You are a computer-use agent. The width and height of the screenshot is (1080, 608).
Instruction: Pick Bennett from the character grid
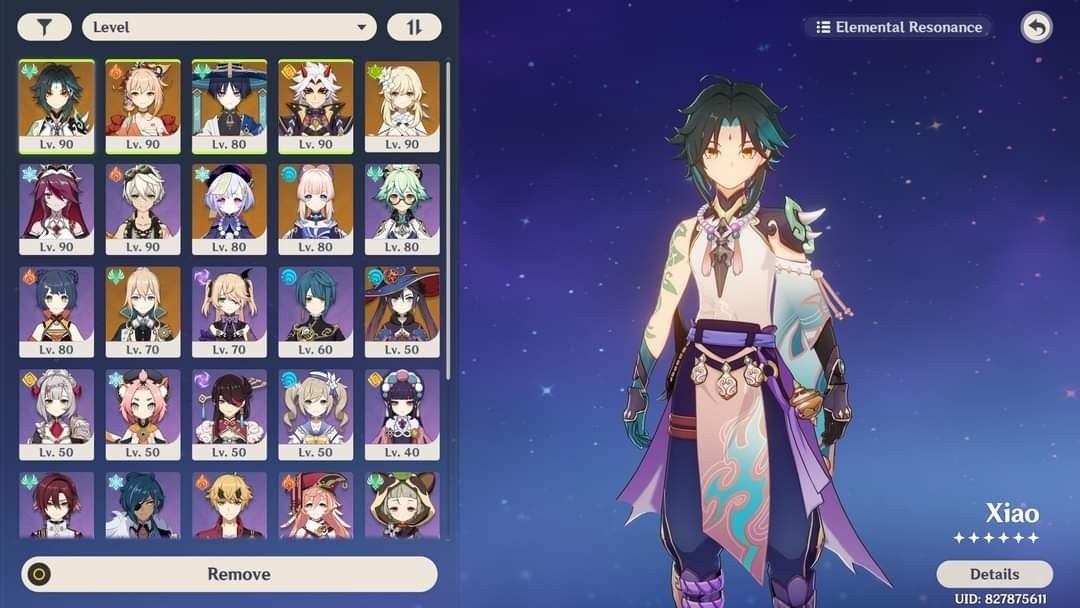click(143, 208)
